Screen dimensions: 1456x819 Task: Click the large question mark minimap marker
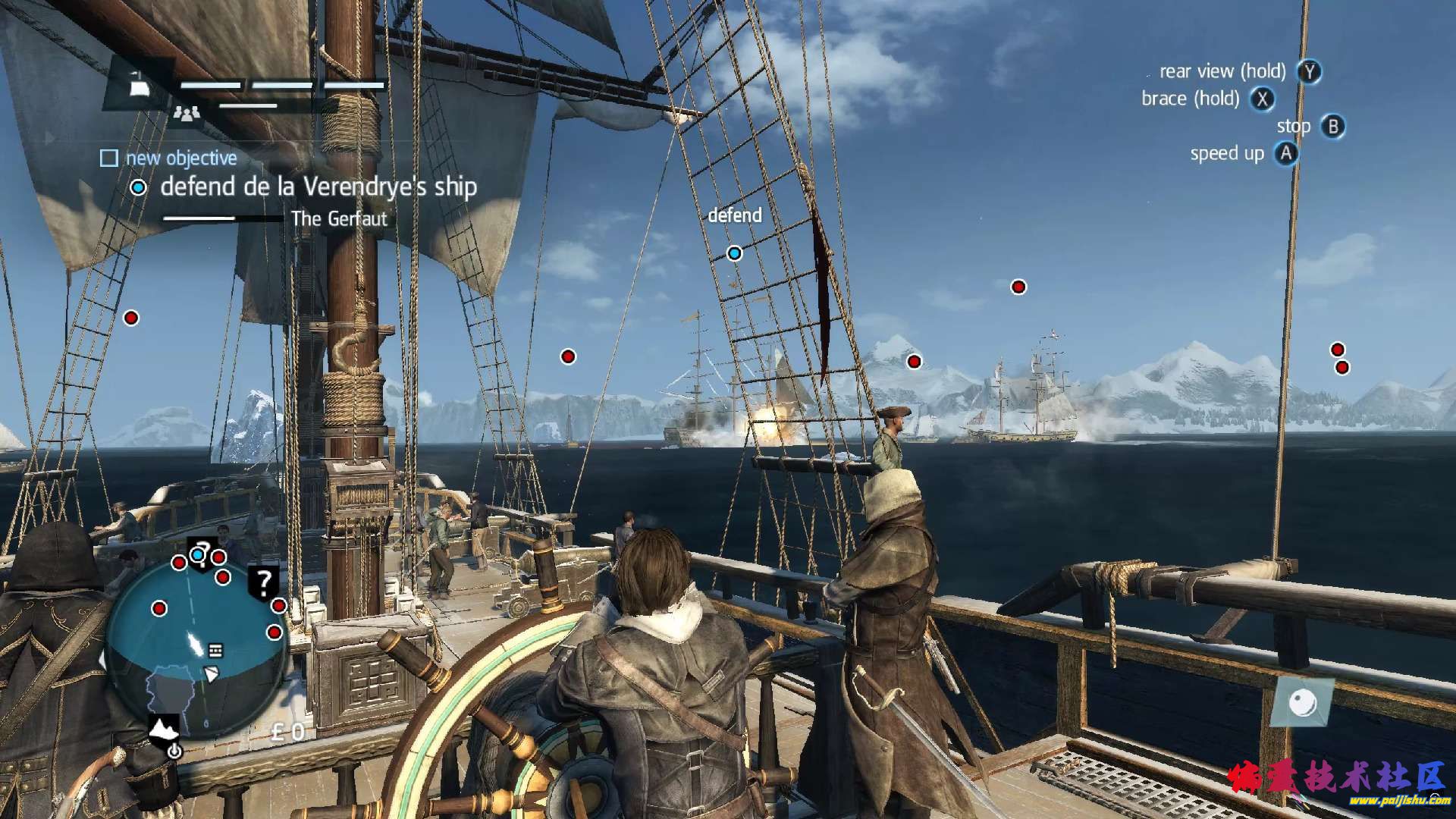263,582
